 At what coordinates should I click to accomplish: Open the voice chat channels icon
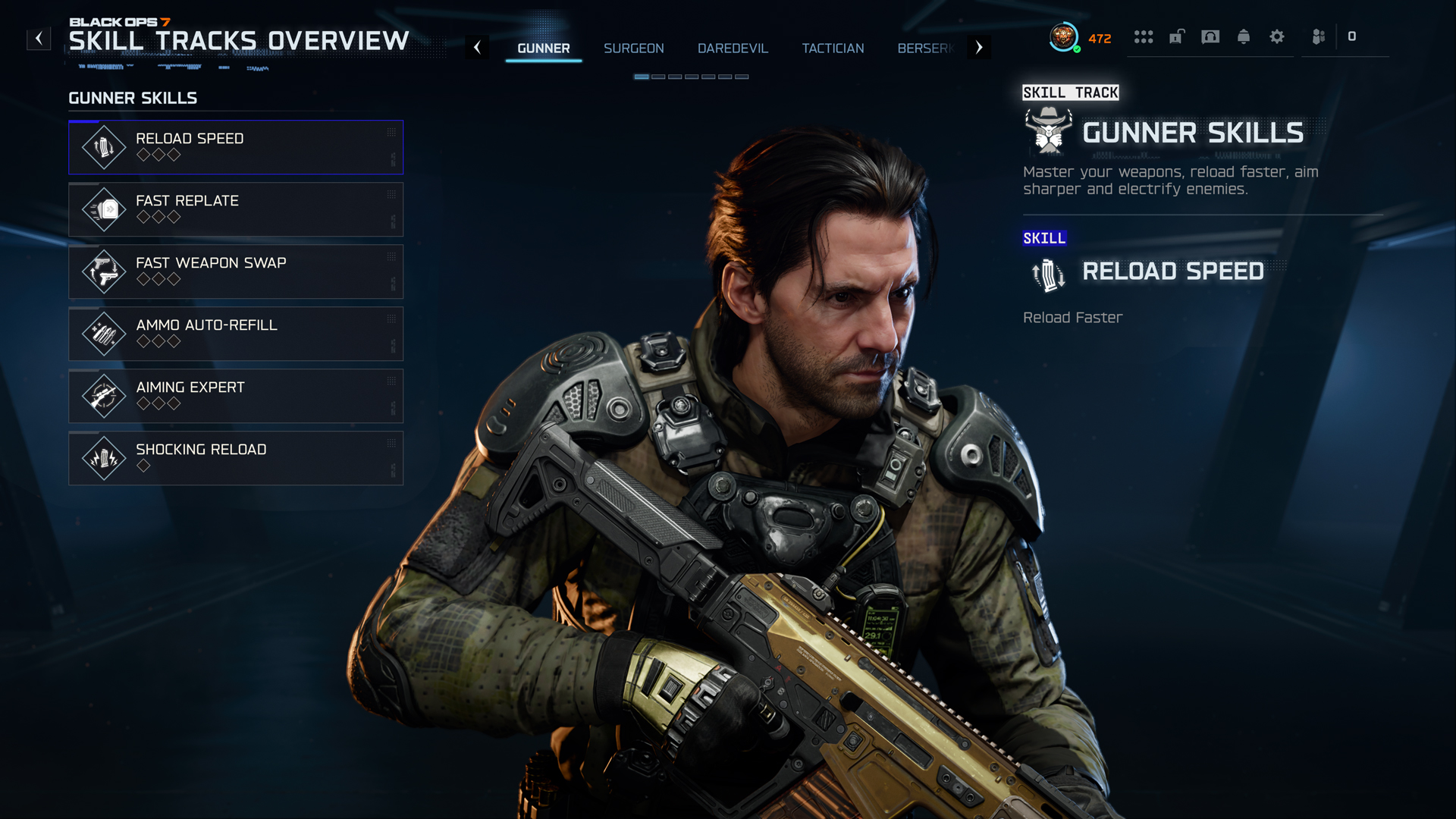[1210, 36]
